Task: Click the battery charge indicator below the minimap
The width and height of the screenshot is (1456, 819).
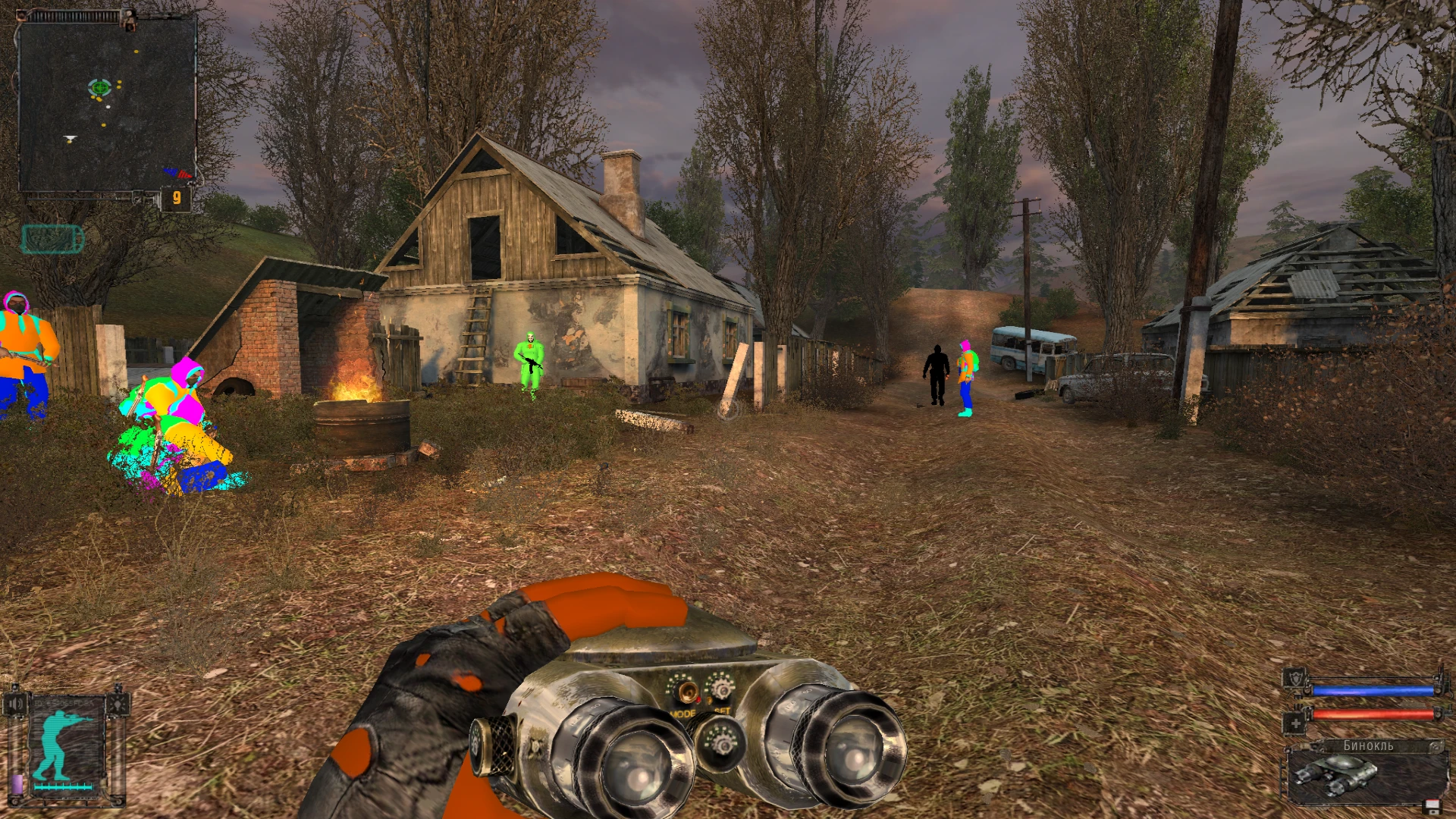Action: pos(53,237)
